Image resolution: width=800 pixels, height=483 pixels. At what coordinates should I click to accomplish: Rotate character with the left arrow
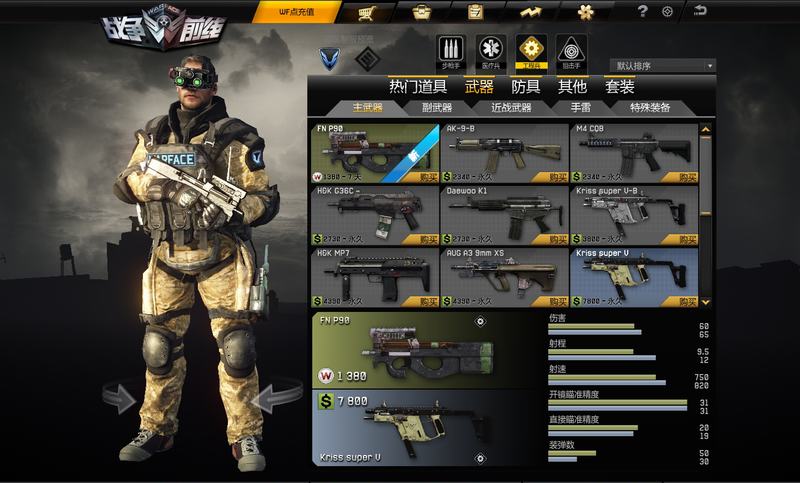click(x=119, y=400)
